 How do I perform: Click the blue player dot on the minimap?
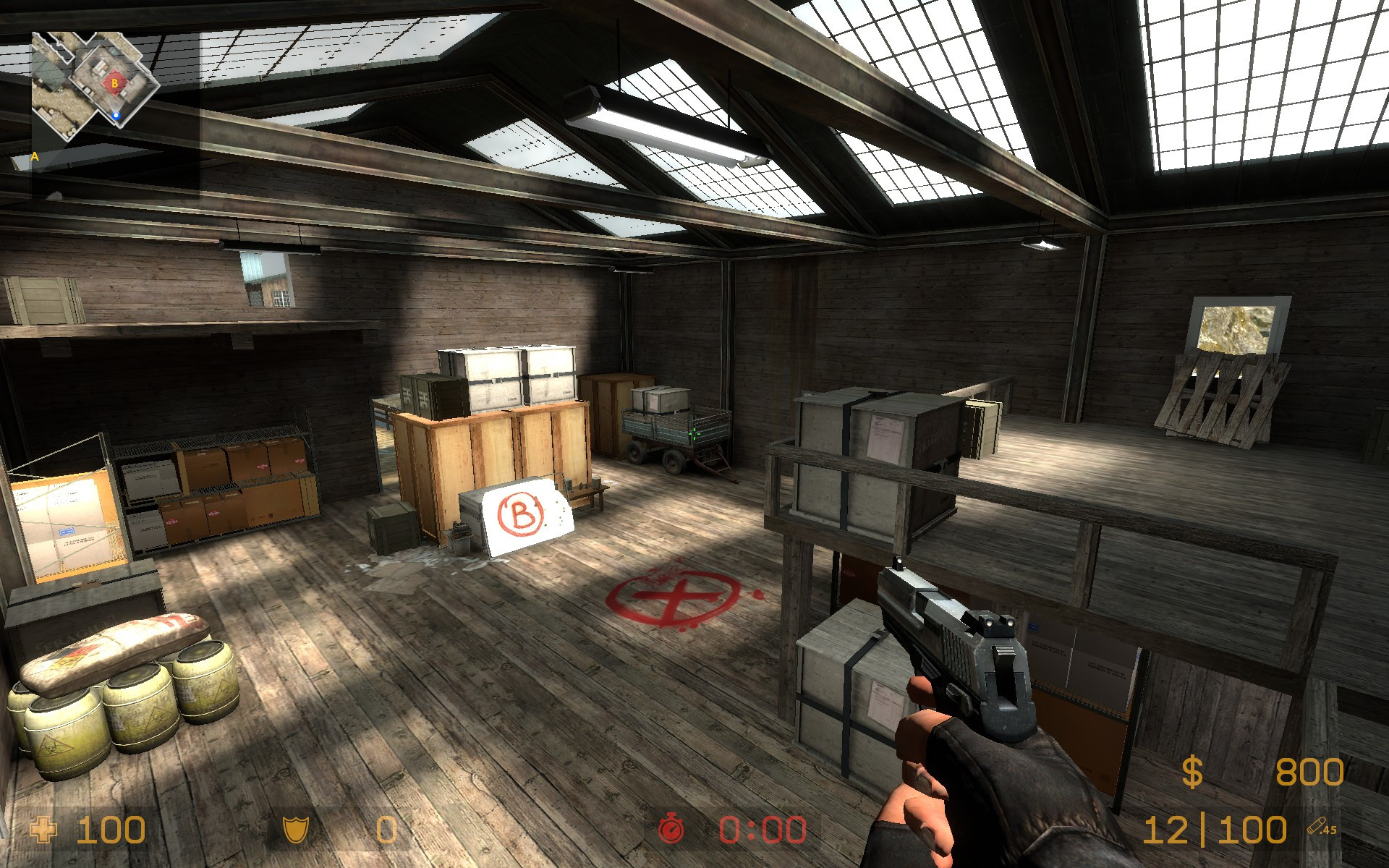(116, 116)
